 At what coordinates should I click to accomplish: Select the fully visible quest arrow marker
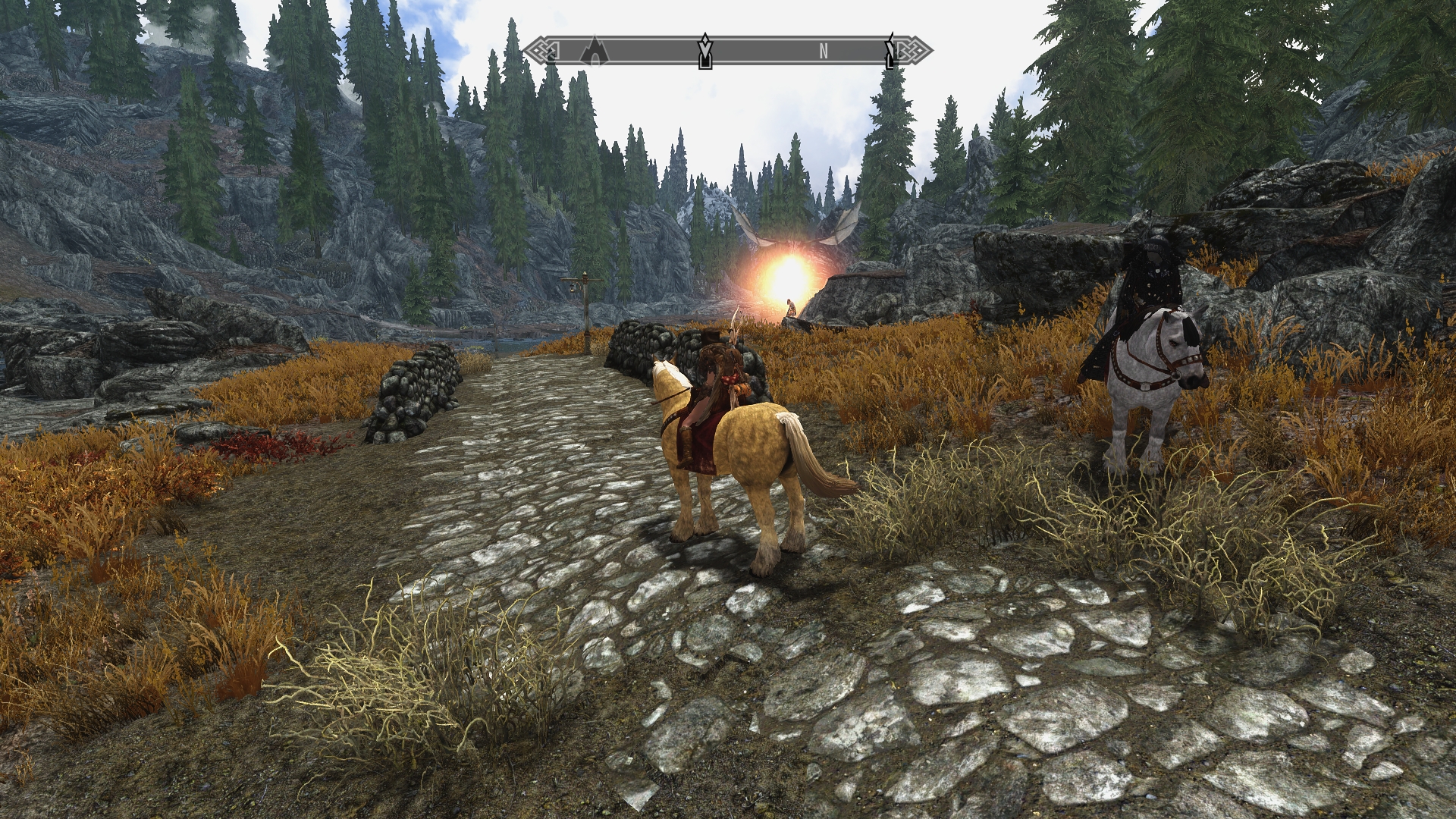705,51
